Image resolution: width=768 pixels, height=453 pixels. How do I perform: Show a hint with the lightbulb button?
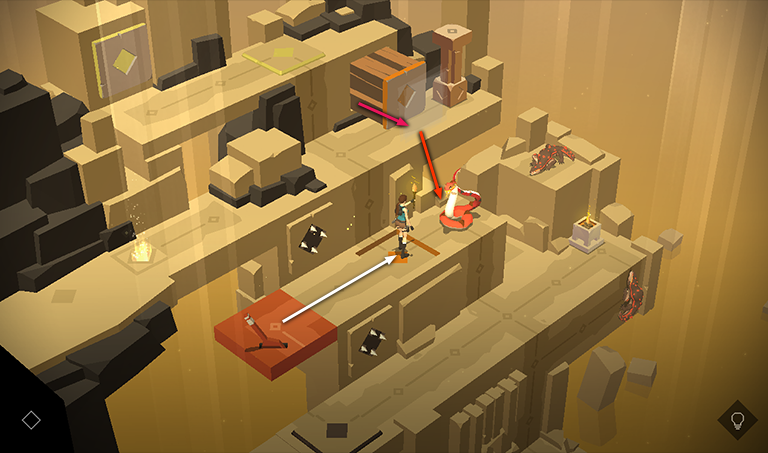[737, 419]
